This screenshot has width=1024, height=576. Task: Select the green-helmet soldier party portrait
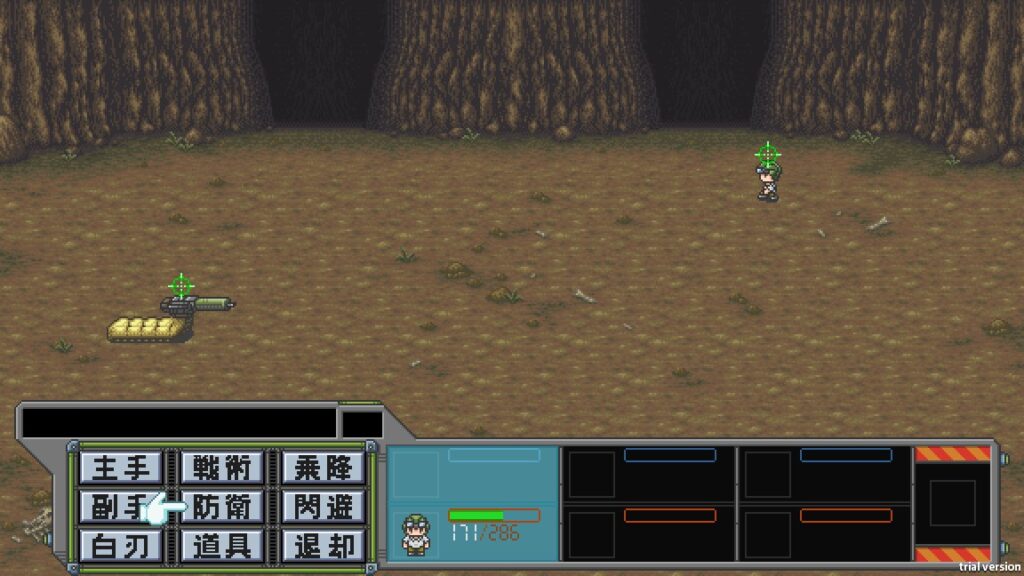tap(415, 533)
